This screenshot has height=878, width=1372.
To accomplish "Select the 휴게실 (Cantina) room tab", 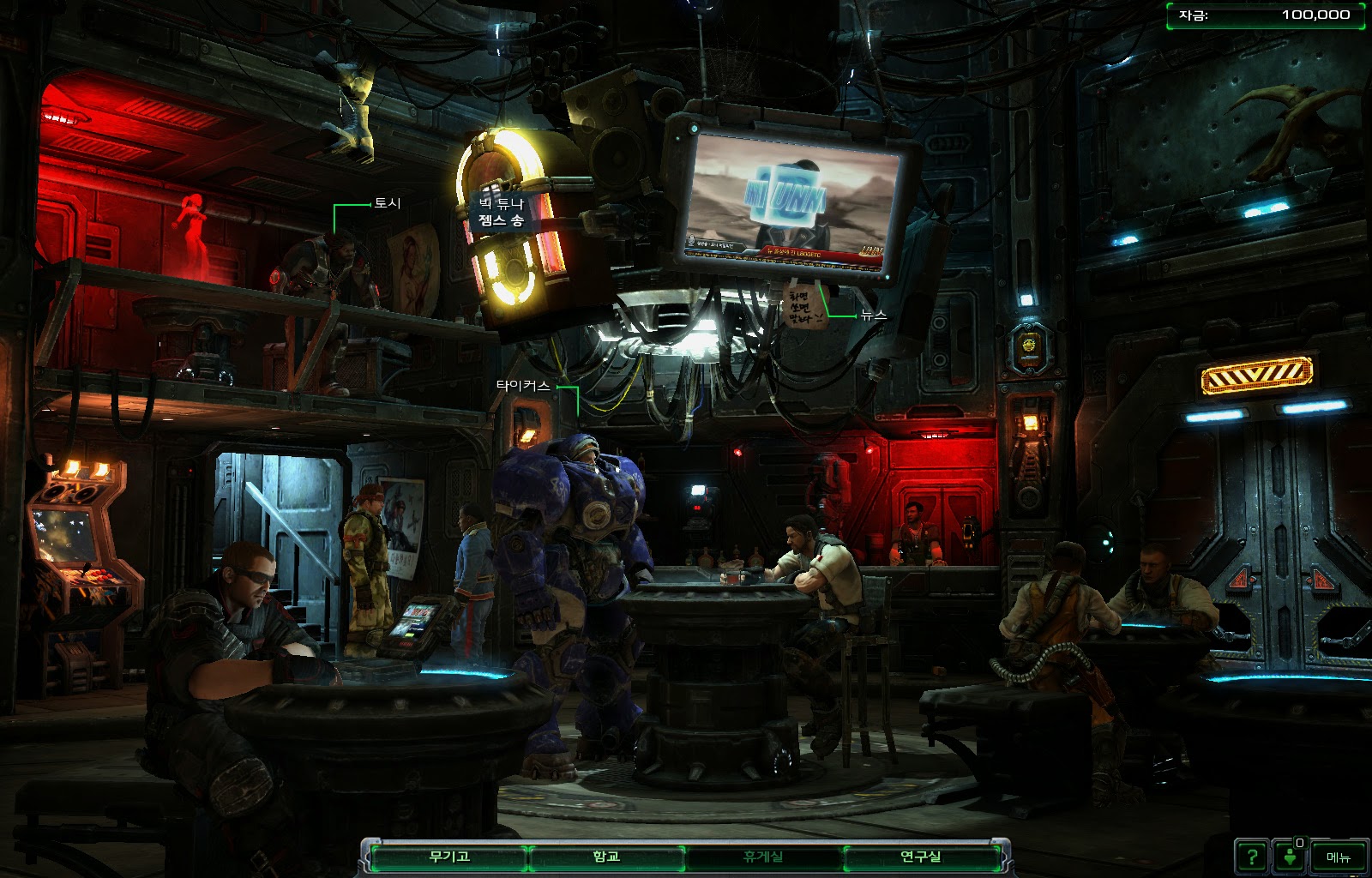I will 762,857.
